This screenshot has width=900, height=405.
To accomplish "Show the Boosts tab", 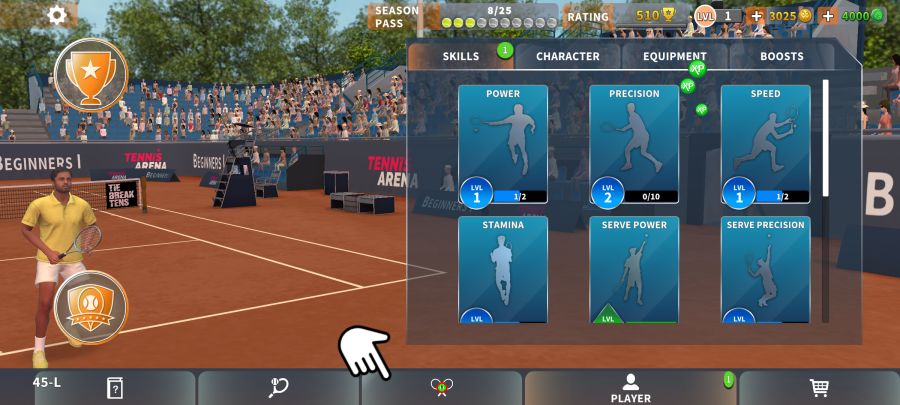I will click(782, 57).
